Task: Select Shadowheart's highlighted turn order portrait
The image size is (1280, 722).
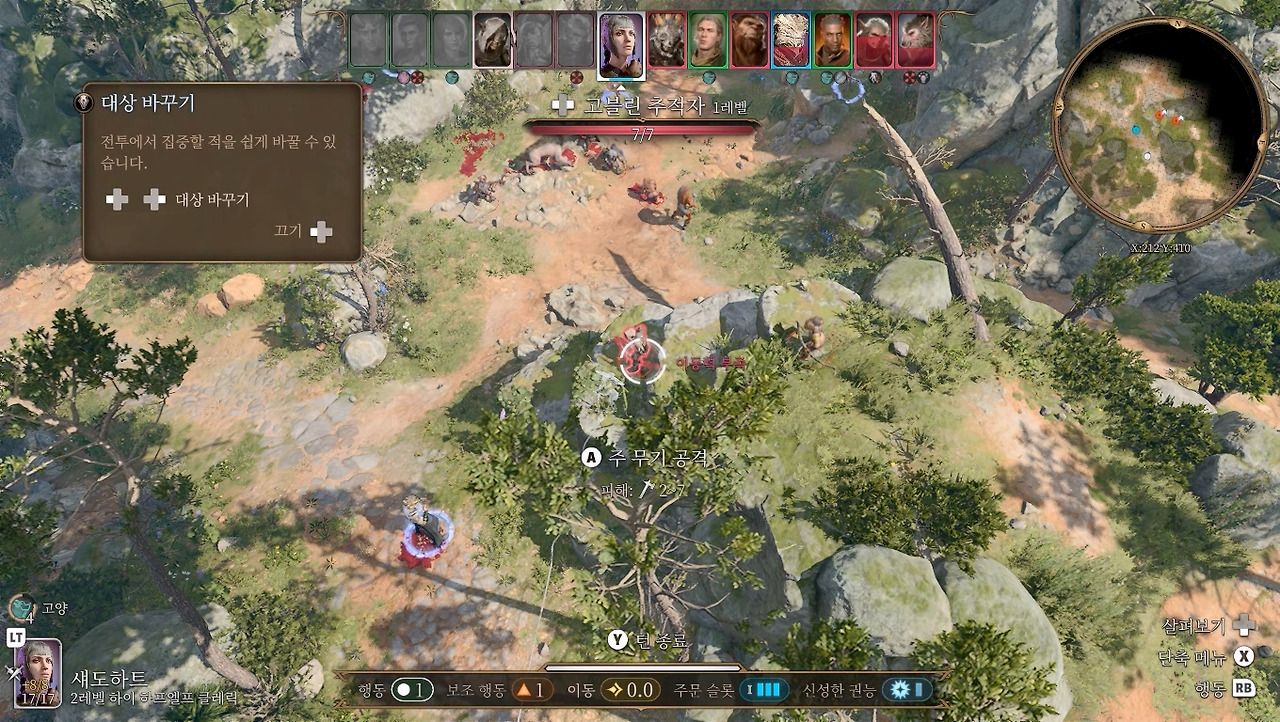Action: click(x=621, y=45)
